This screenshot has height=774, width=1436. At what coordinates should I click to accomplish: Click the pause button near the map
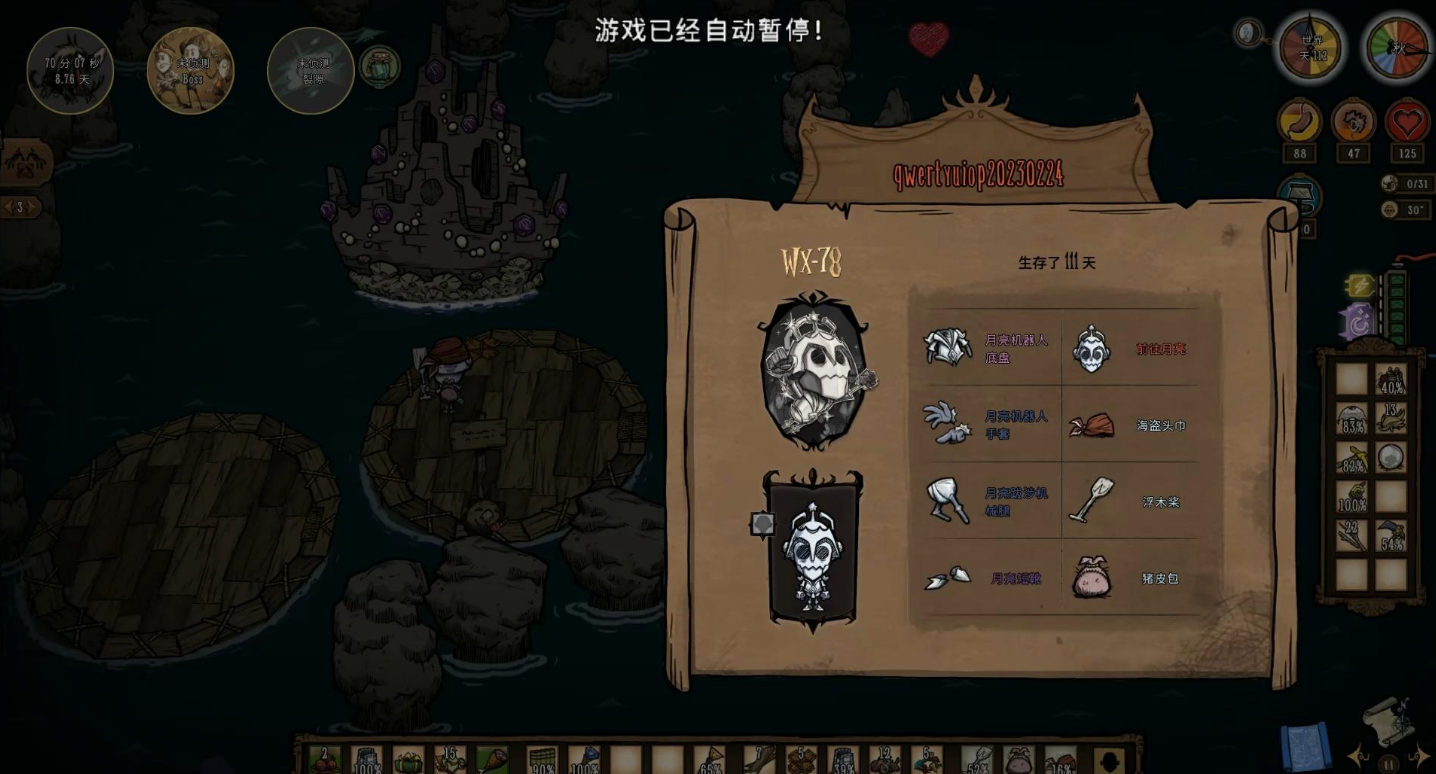click(1389, 765)
